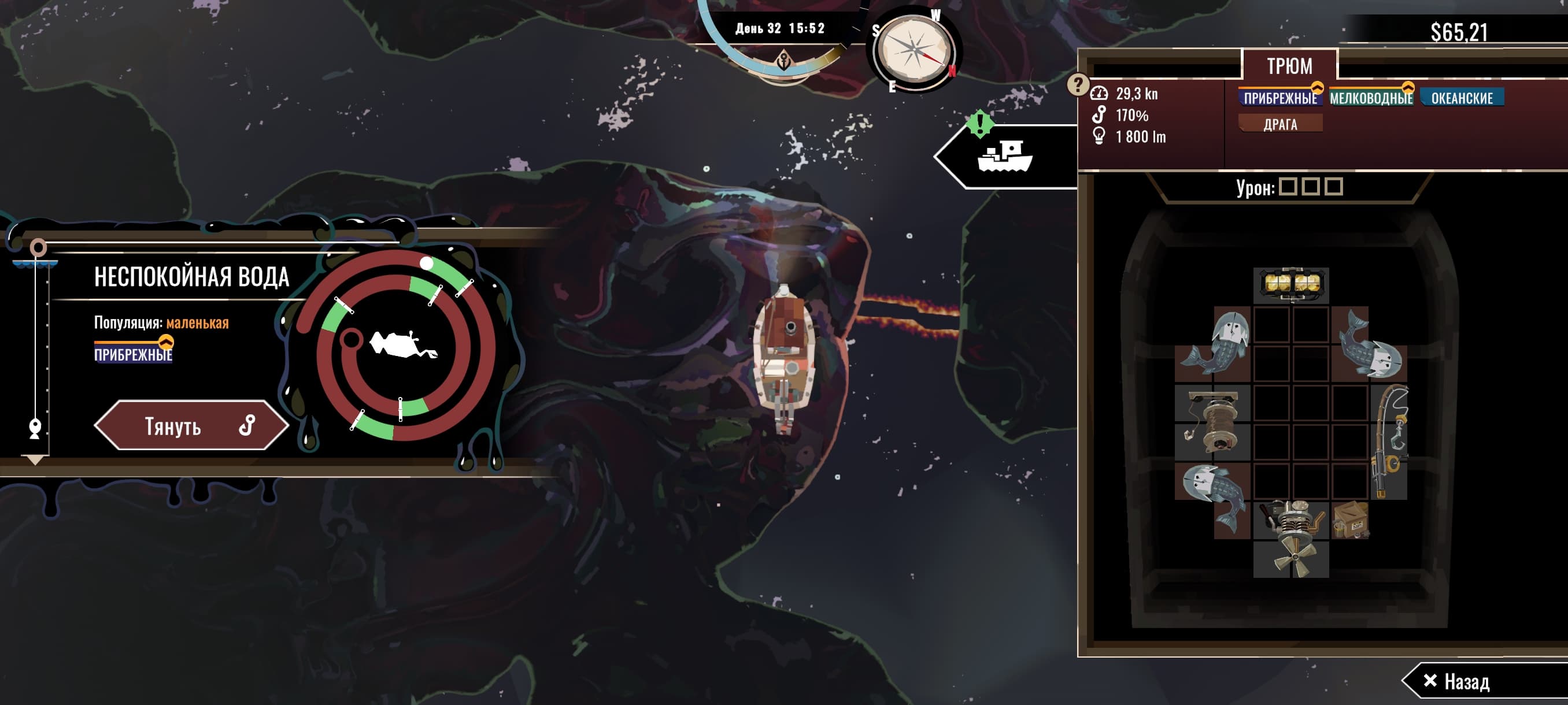Reel in with the Тянуть button
The width and height of the screenshot is (1568, 705).
click(x=191, y=425)
